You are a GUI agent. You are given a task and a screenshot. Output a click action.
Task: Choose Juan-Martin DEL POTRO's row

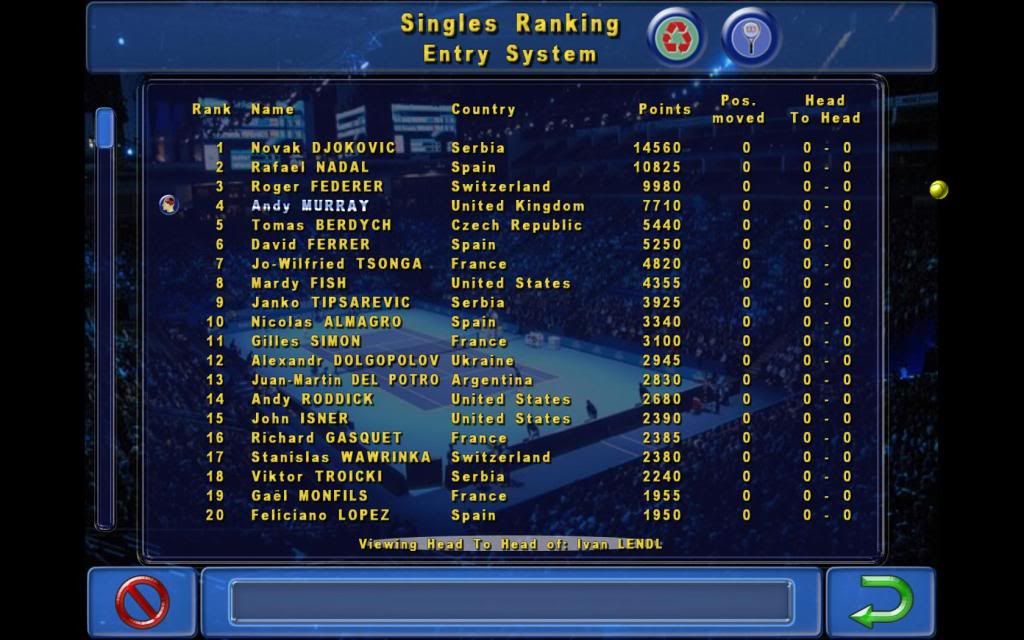pos(345,380)
